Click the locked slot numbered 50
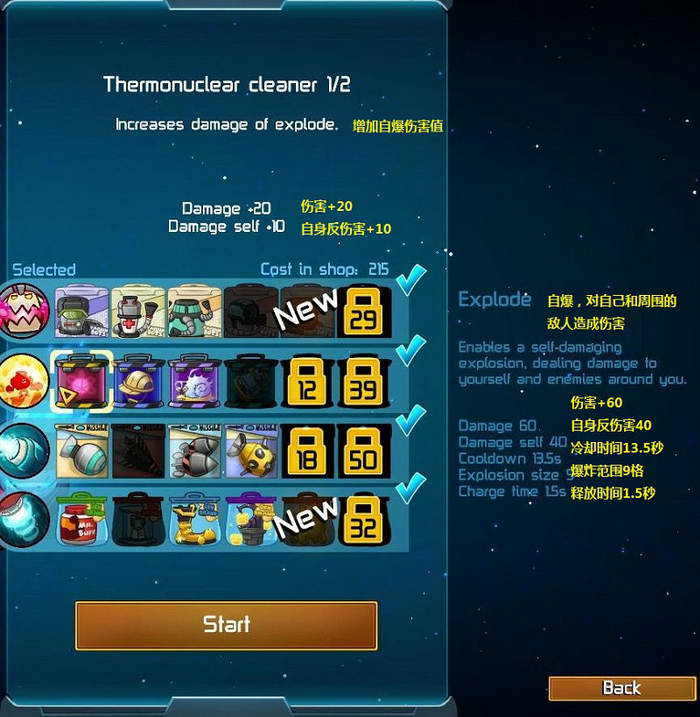Screen dimensions: 700x717 coord(363,449)
